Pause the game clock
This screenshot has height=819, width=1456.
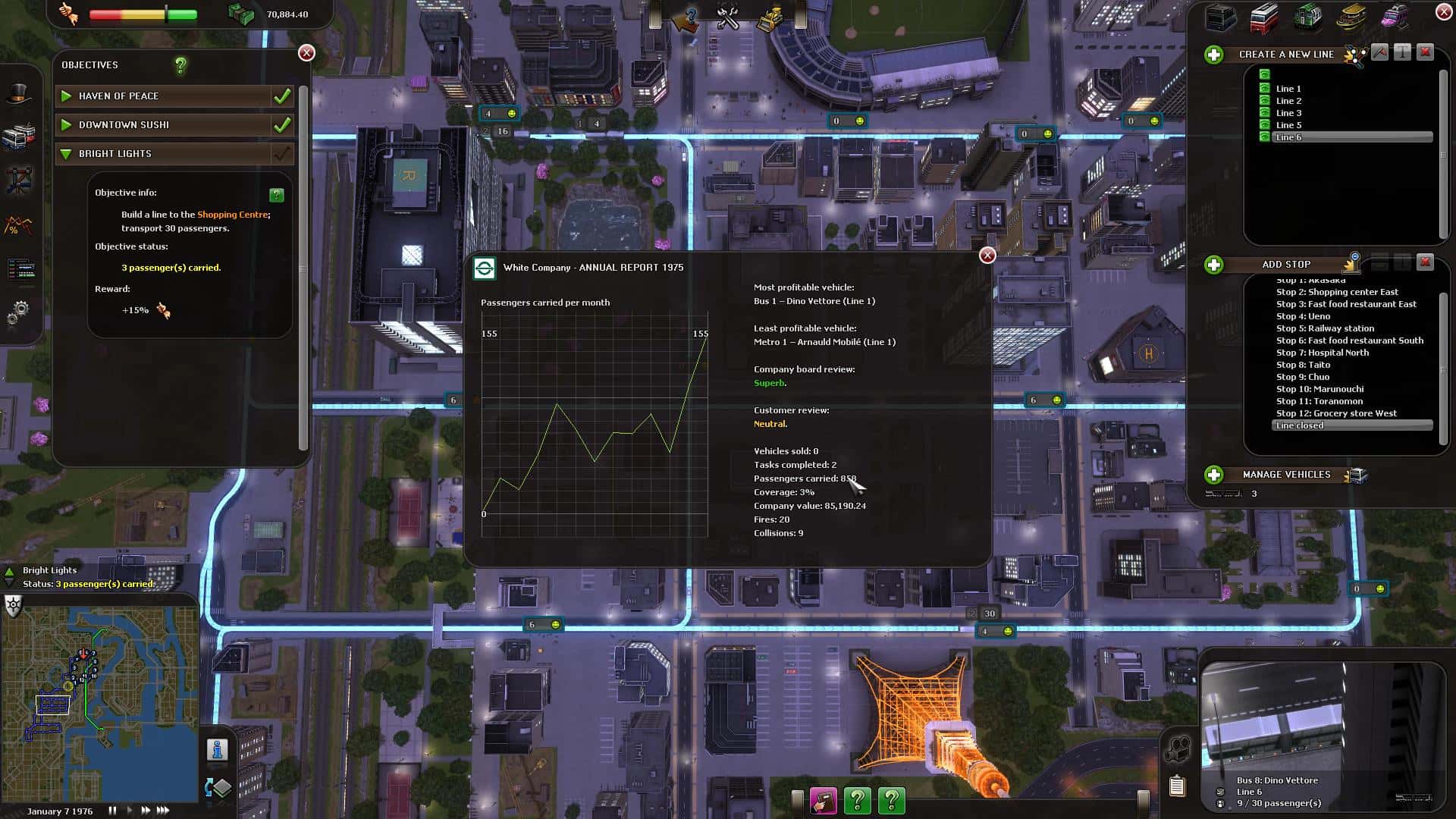112,810
